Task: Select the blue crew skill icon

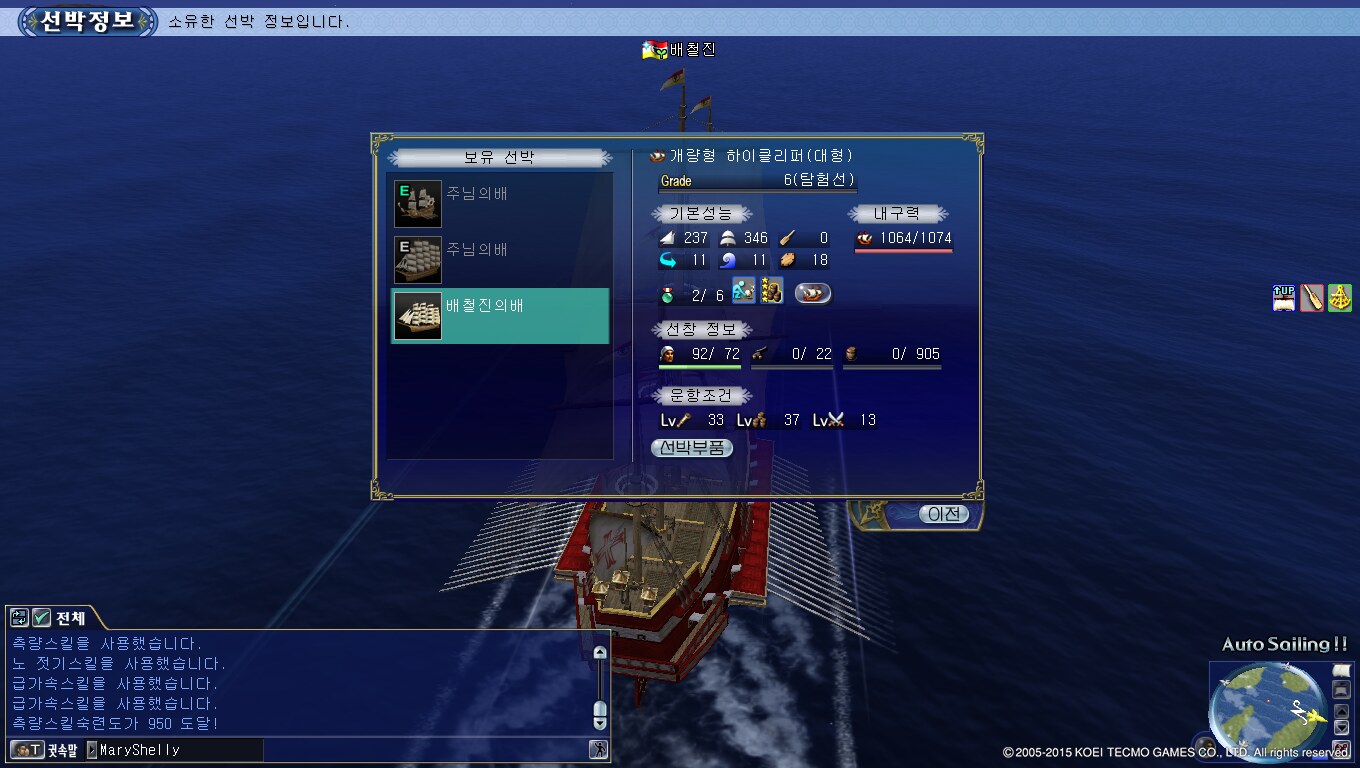Action: (x=743, y=291)
